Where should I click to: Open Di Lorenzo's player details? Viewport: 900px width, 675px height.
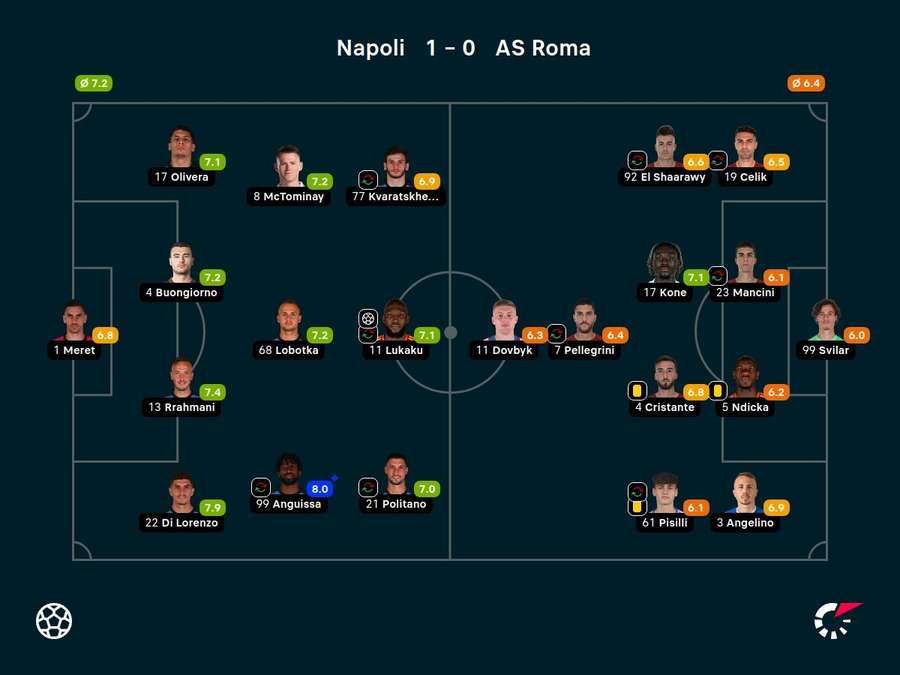pyautogui.click(x=181, y=494)
